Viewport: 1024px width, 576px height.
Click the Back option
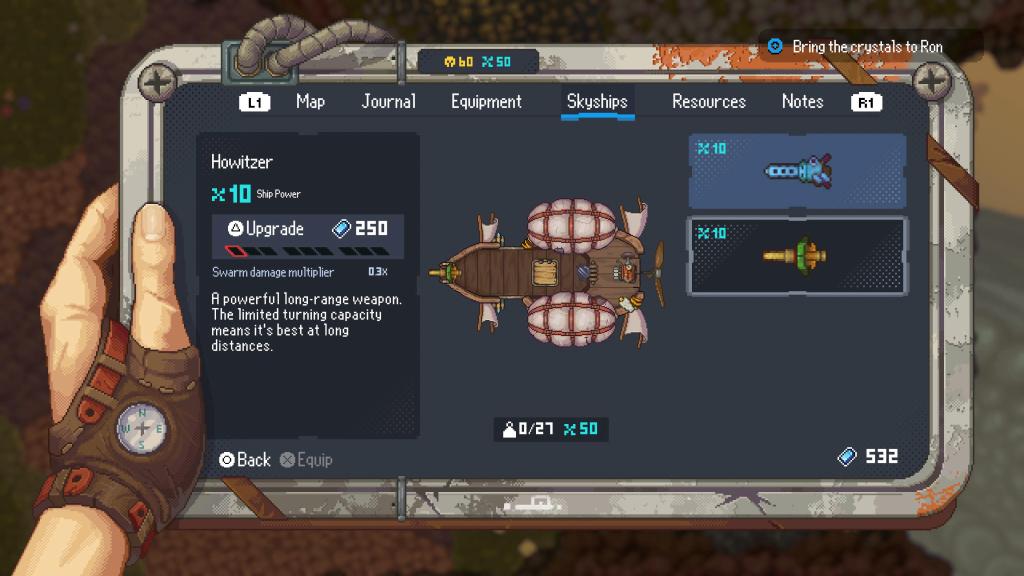pyautogui.click(x=245, y=460)
